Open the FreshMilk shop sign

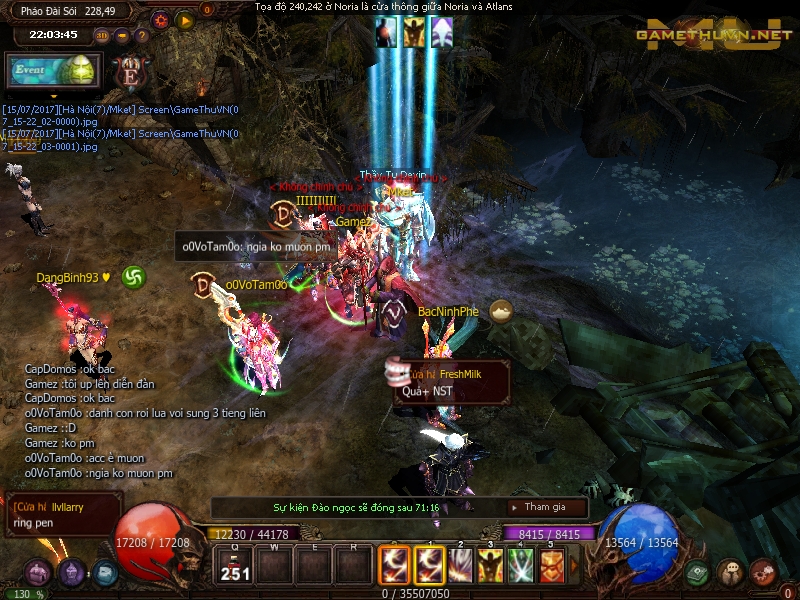[x=452, y=382]
